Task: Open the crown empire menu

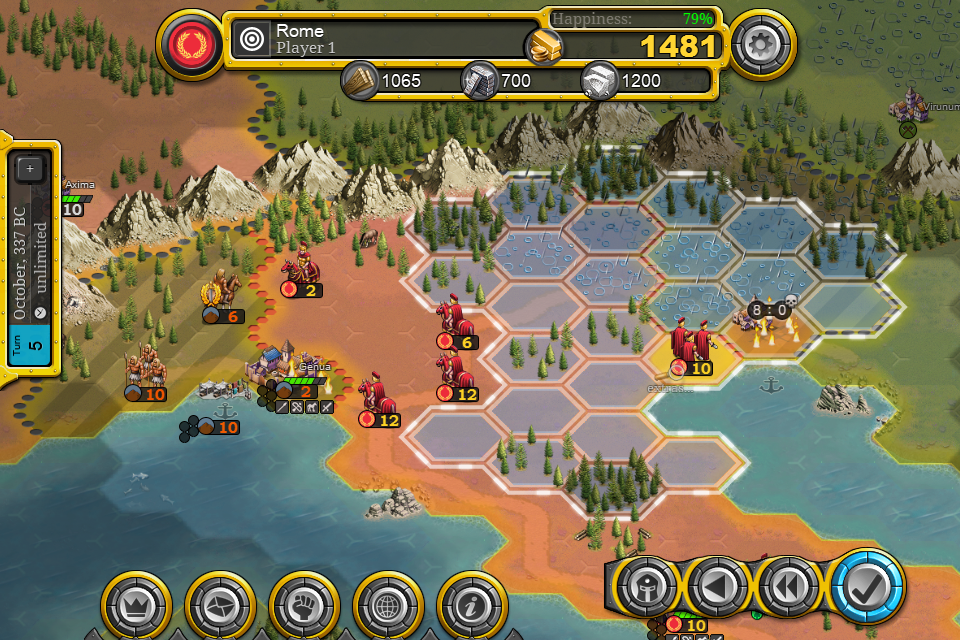Action: coord(133,604)
